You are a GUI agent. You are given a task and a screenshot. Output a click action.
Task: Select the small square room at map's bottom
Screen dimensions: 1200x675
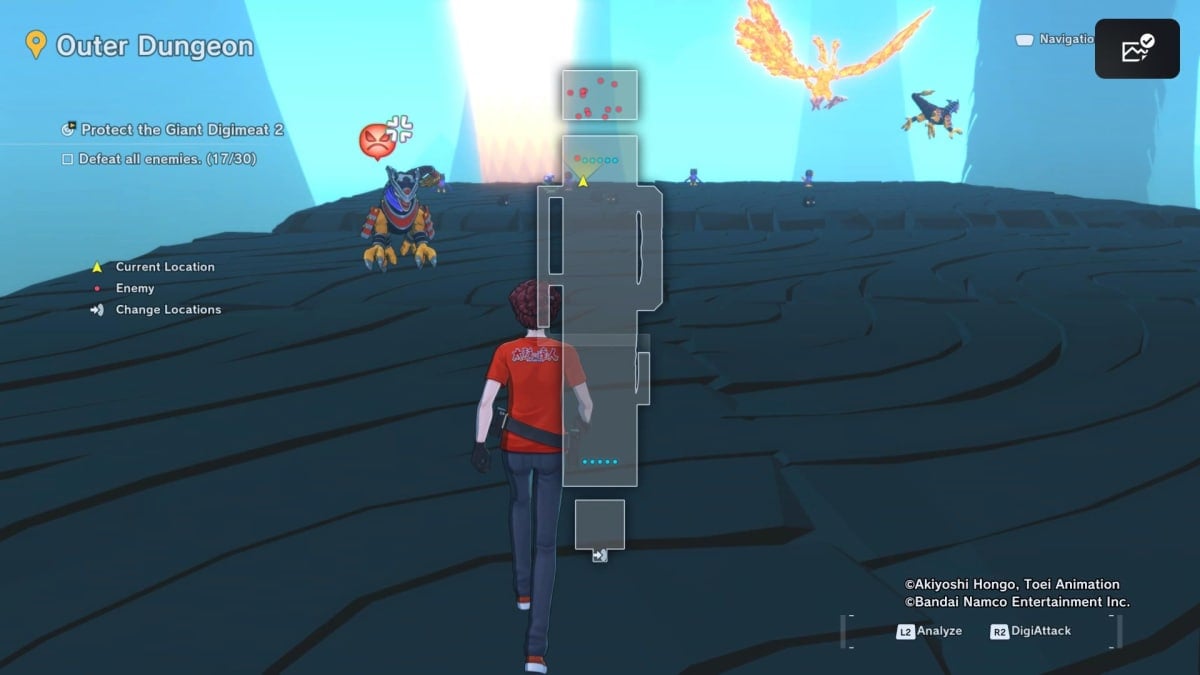click(x=600, y=524)
